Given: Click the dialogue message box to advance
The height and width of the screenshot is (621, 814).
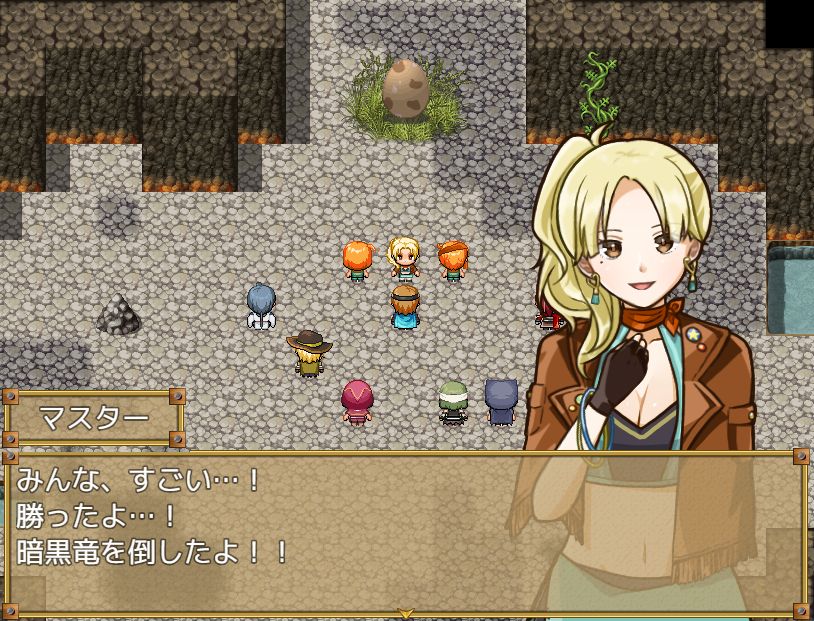Looking at the screenshot, I should (300, 530).
